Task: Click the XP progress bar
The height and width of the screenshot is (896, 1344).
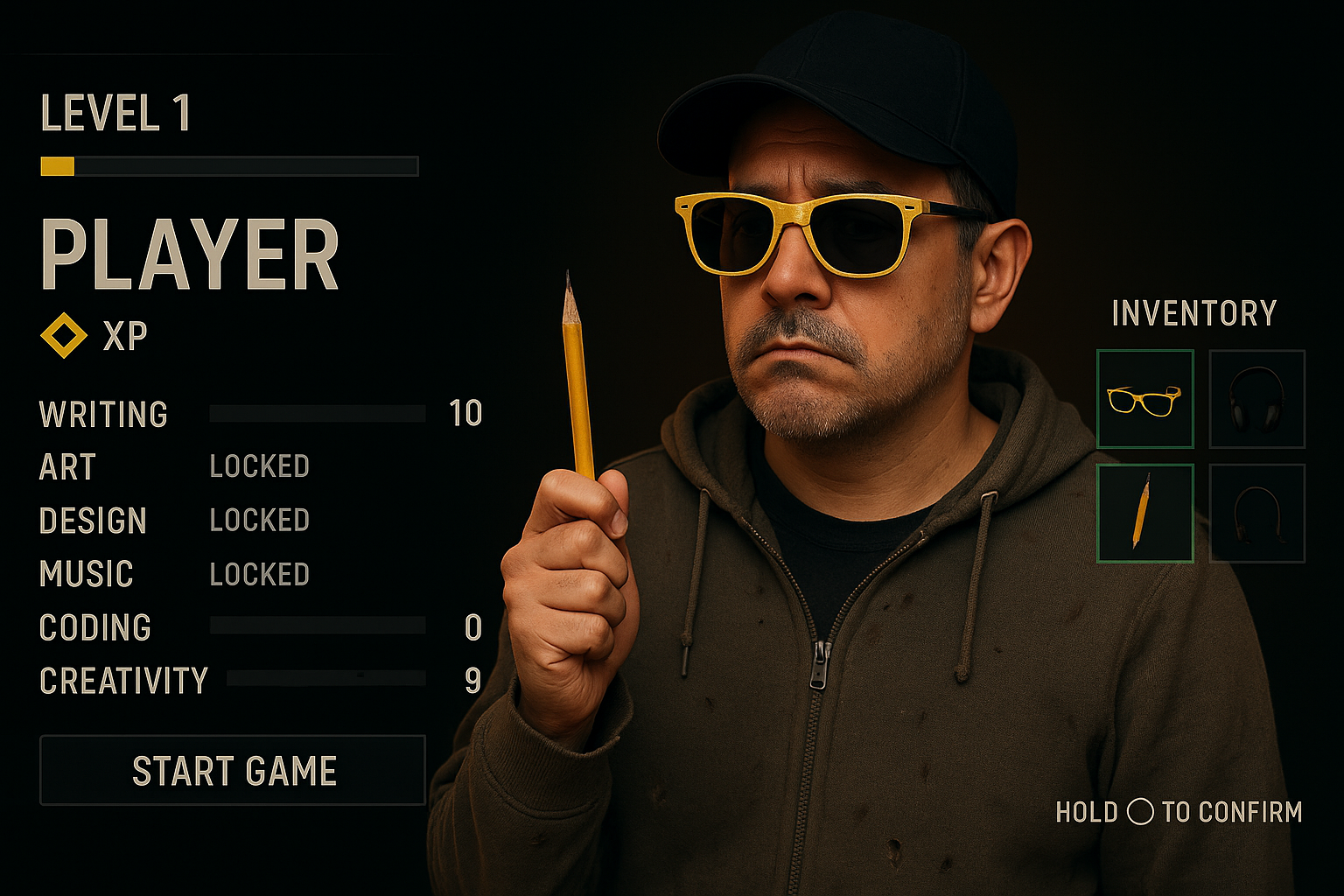Action: (x=227, y=166)
